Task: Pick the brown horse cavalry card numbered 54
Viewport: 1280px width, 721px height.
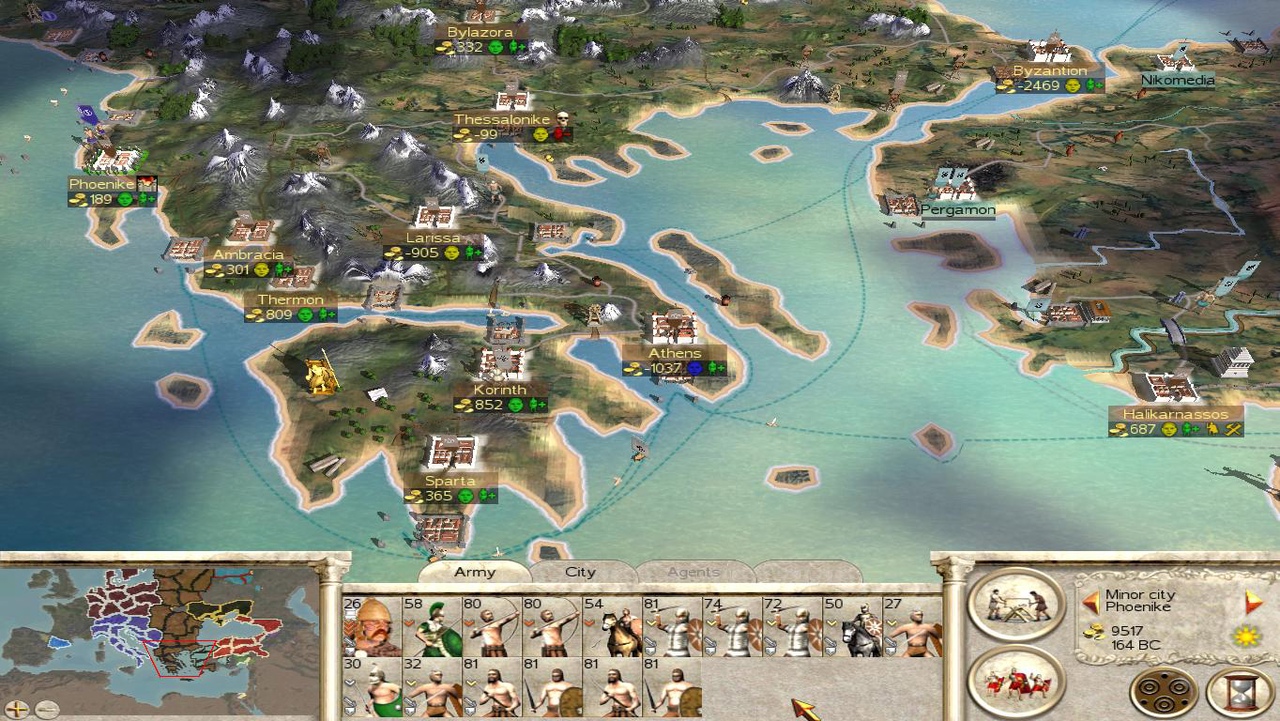Action: tap(611, 627)
